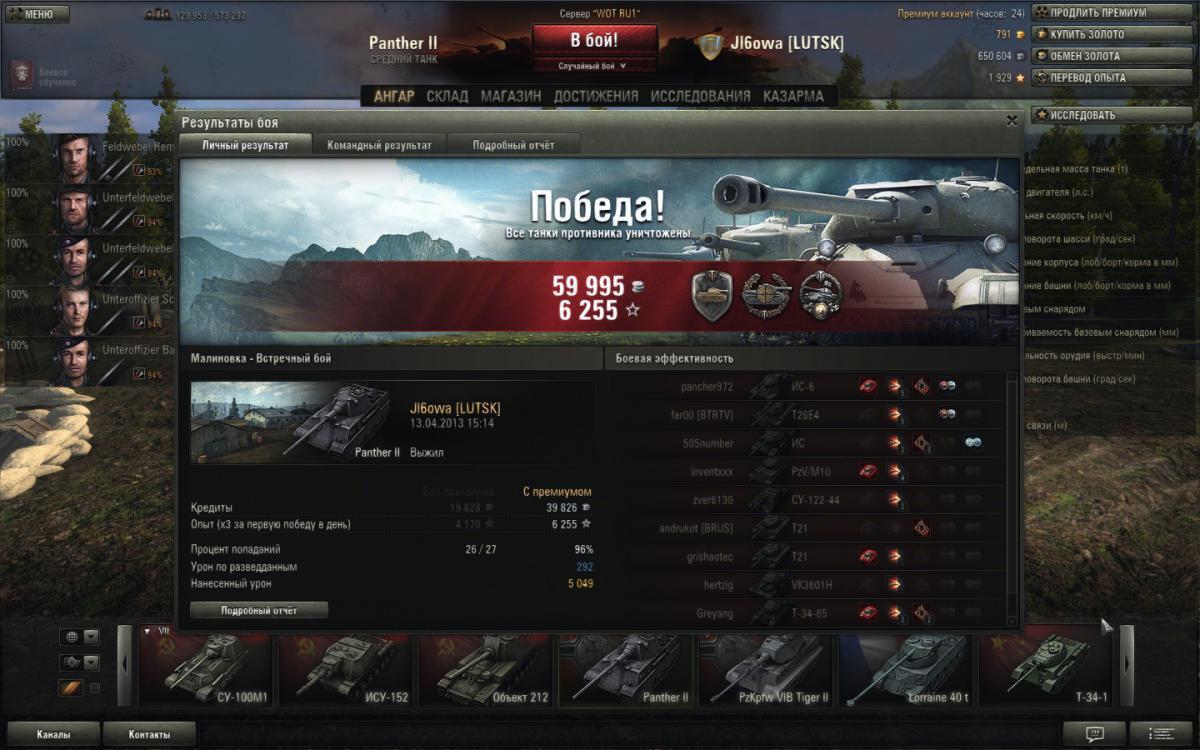The image size is (1200, 750).
Task: Click Купить золото button
Action: coord(1098,35)
